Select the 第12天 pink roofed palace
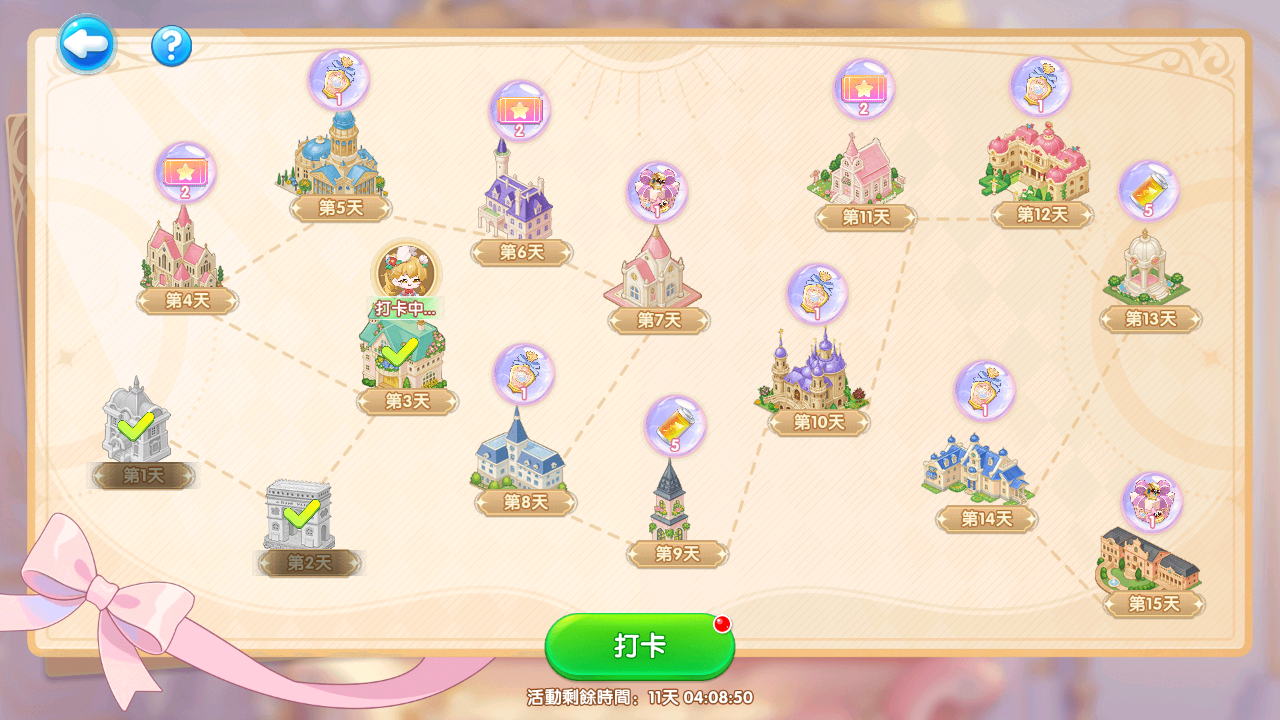The image size is (1280, 720). pos(1035,164)
